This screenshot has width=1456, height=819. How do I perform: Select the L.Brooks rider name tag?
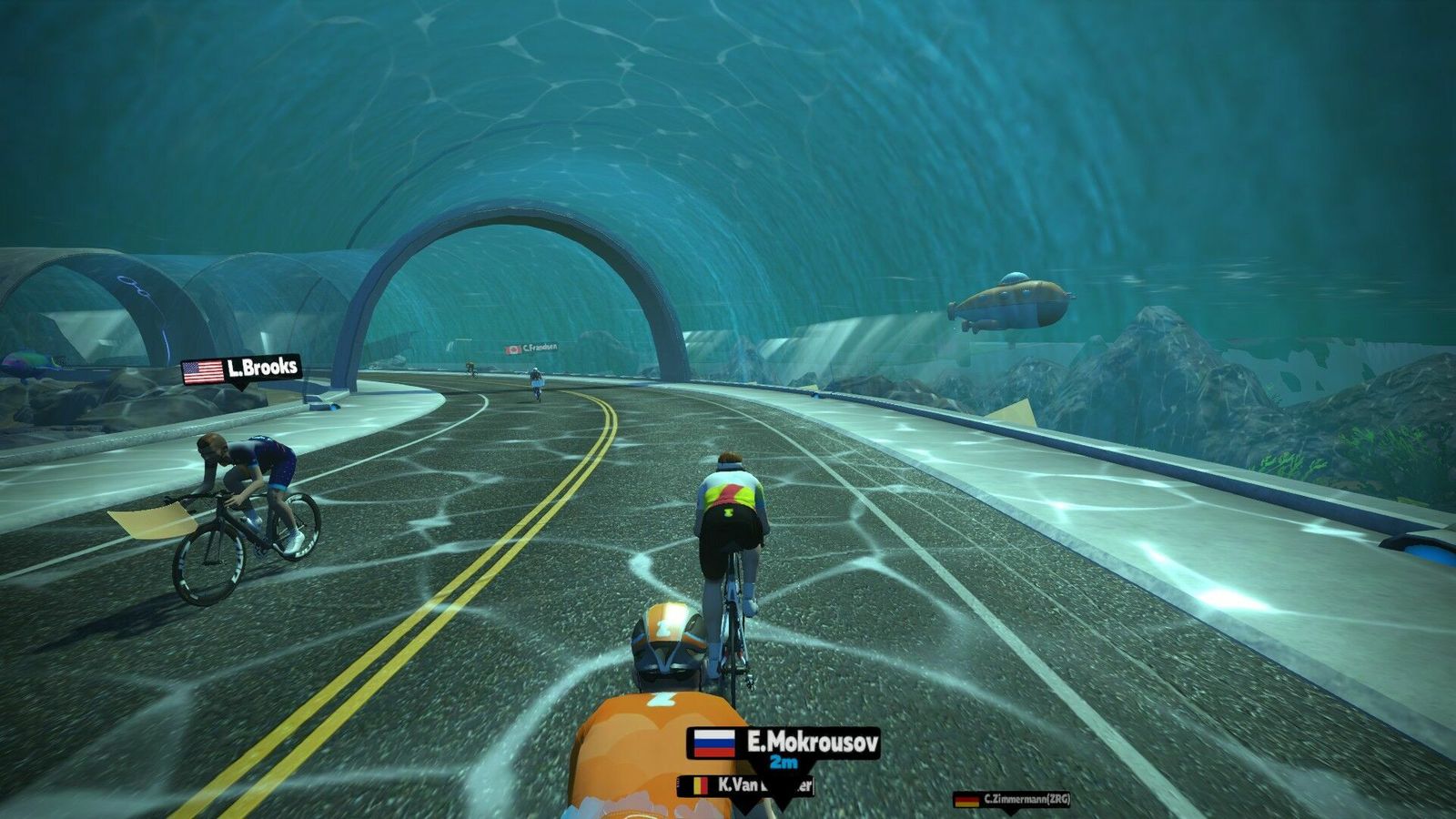point(241,369)
